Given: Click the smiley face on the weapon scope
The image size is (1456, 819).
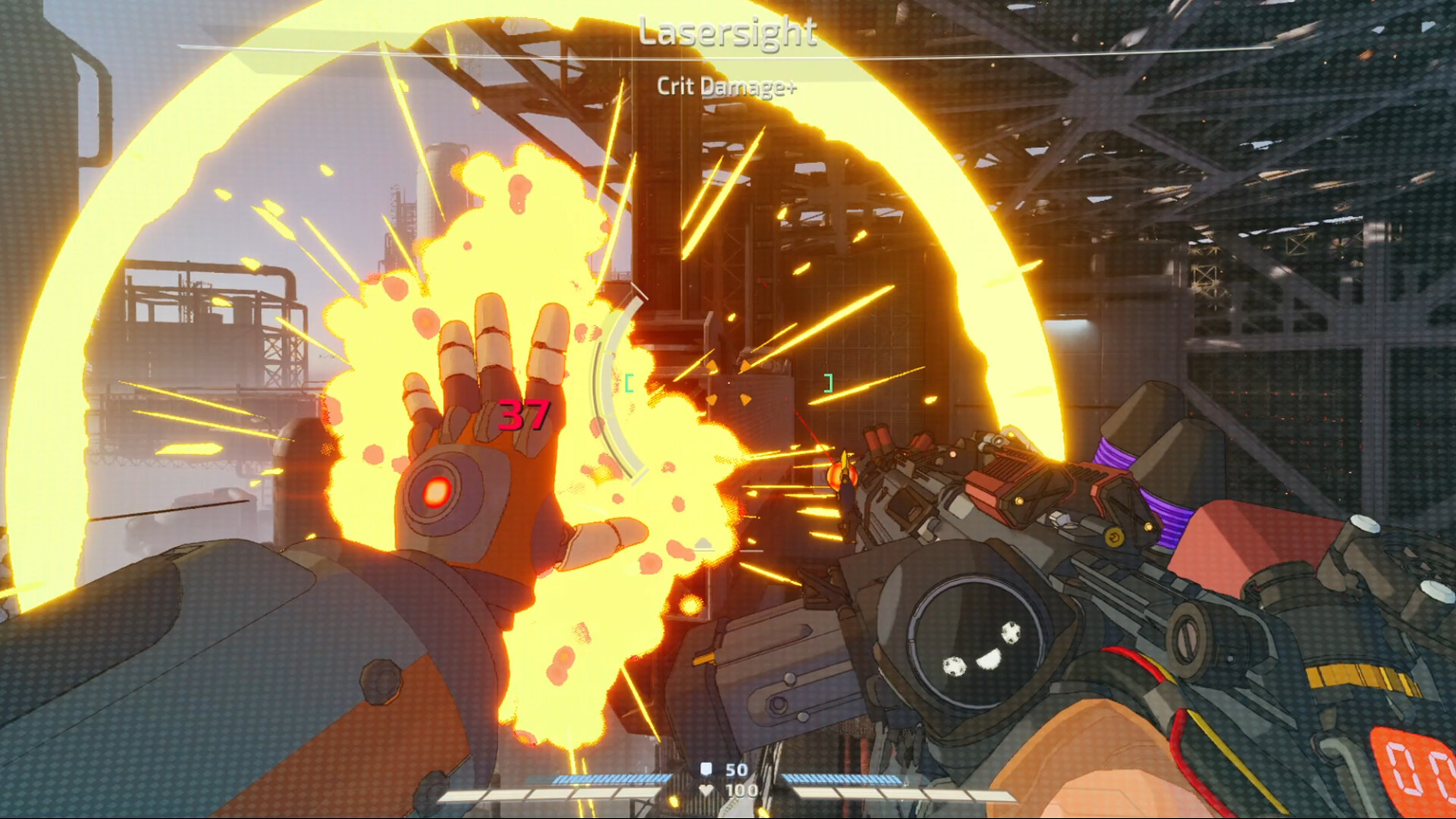Looking at the screenshot, I should click(x=980, y=649).
